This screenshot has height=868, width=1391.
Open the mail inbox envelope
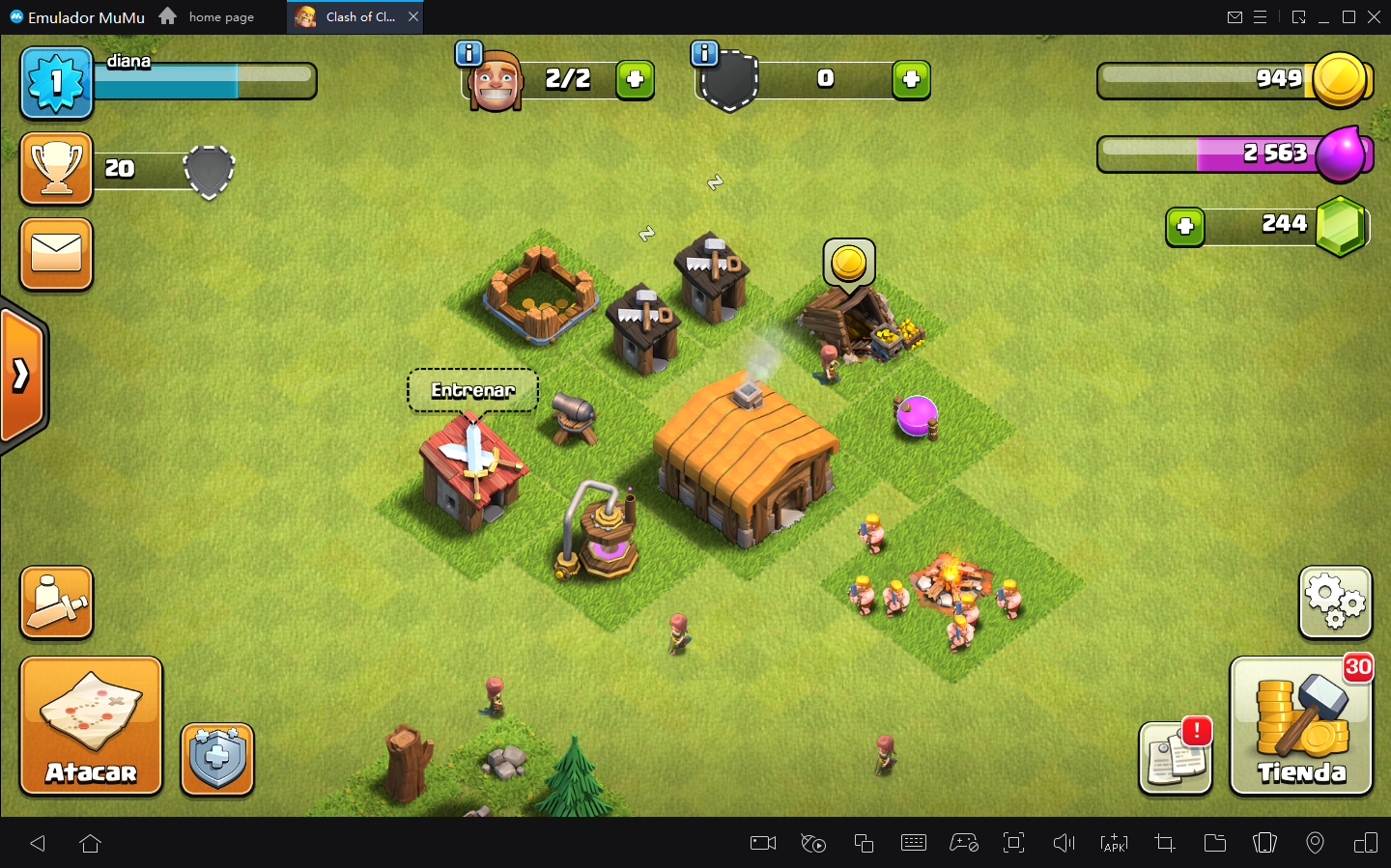click(57, 254)
